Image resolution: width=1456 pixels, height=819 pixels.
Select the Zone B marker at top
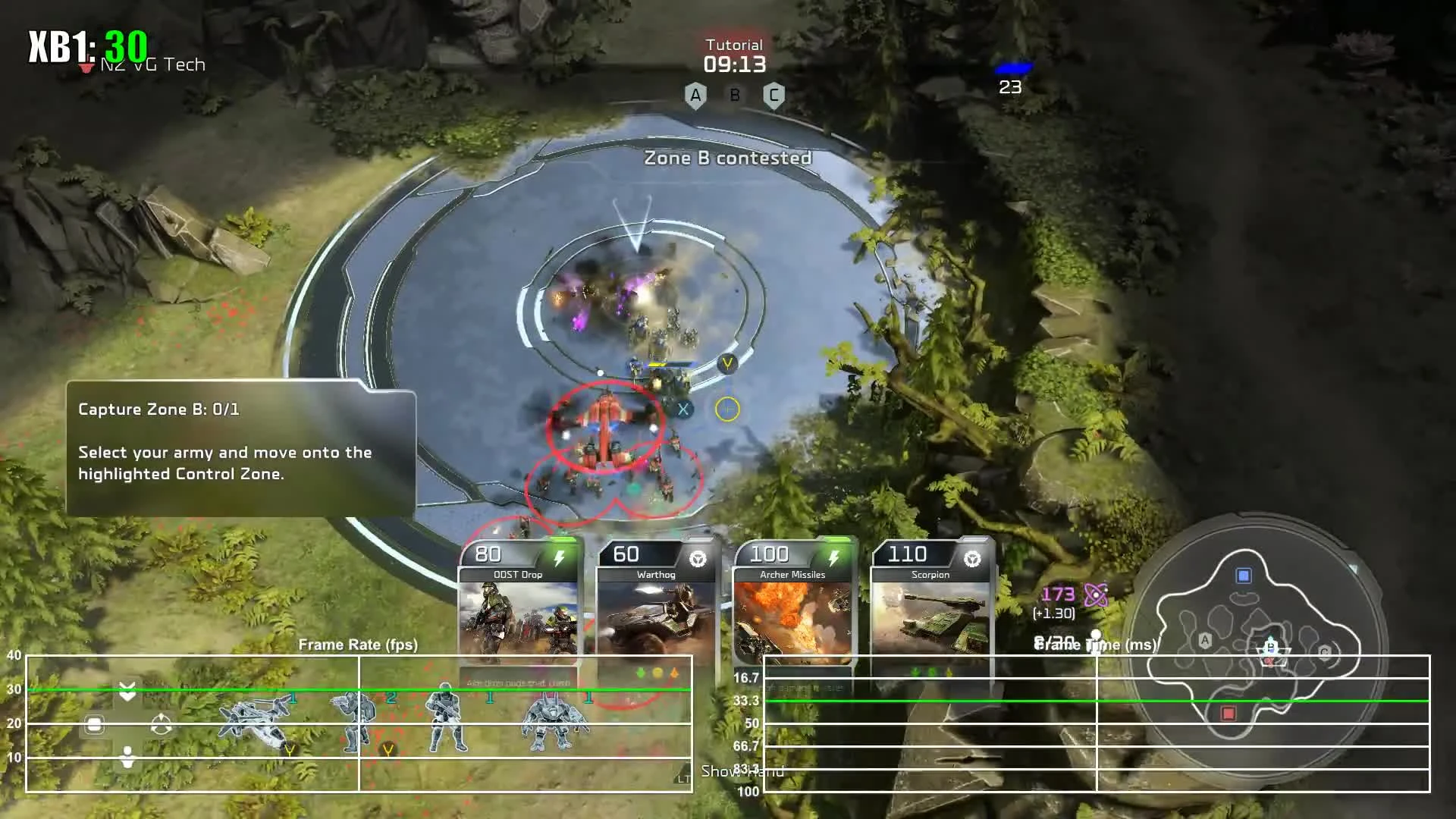tap(734, 96)
